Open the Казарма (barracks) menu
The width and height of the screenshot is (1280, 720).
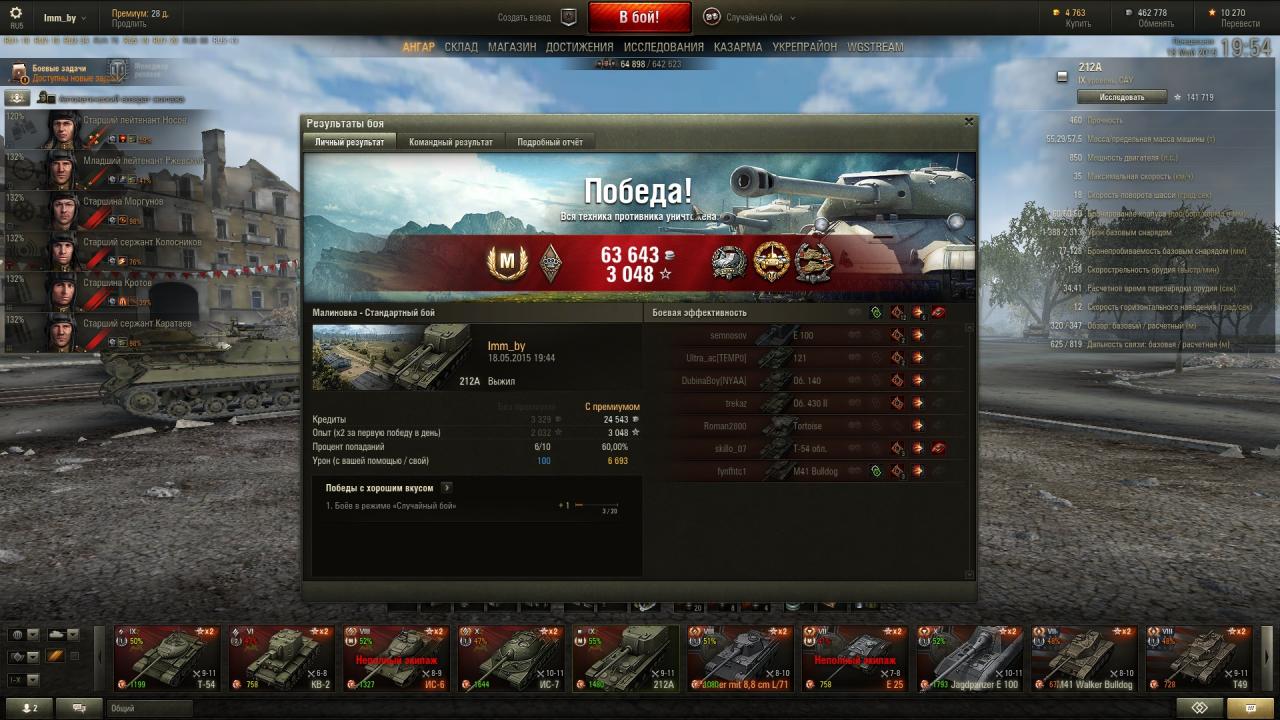coord(738,47)
